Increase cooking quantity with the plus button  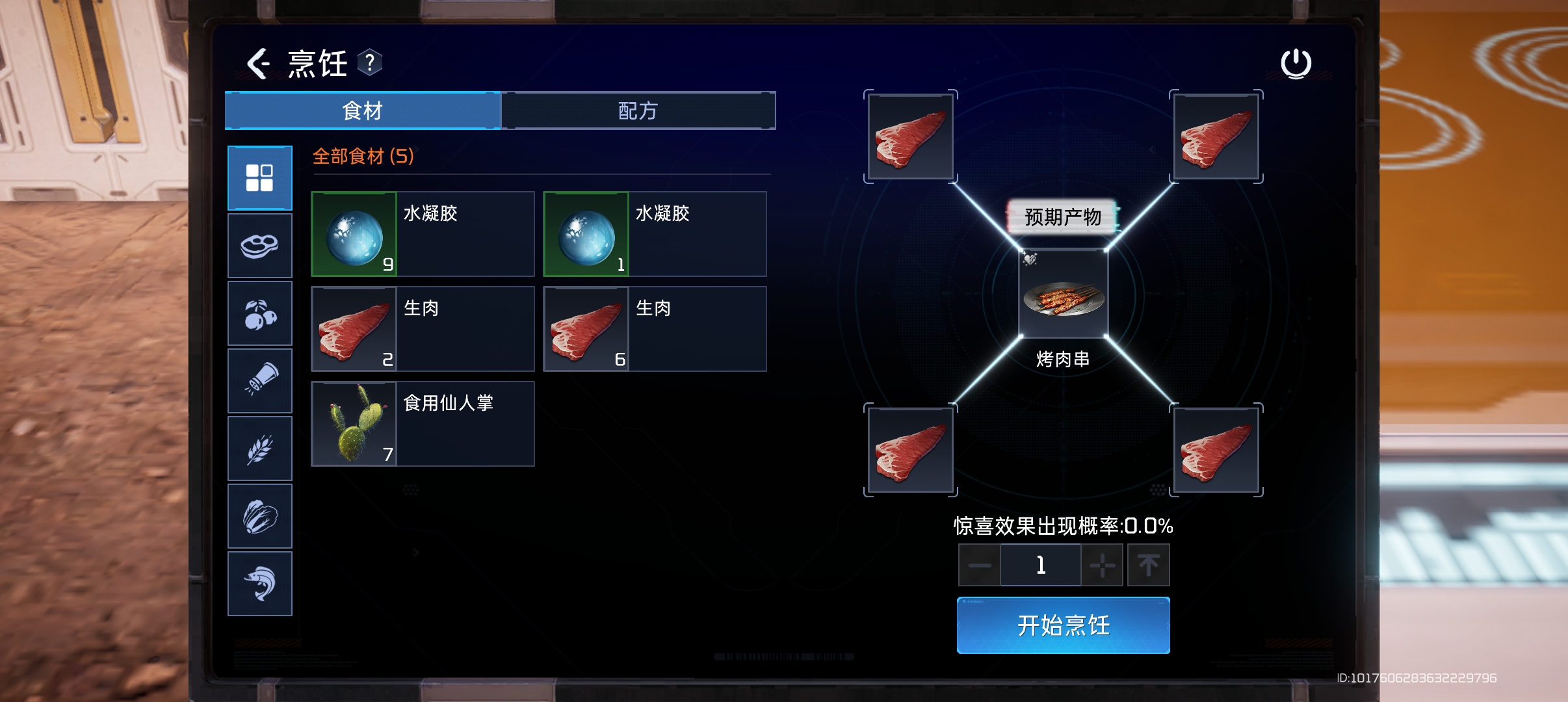1103,565
